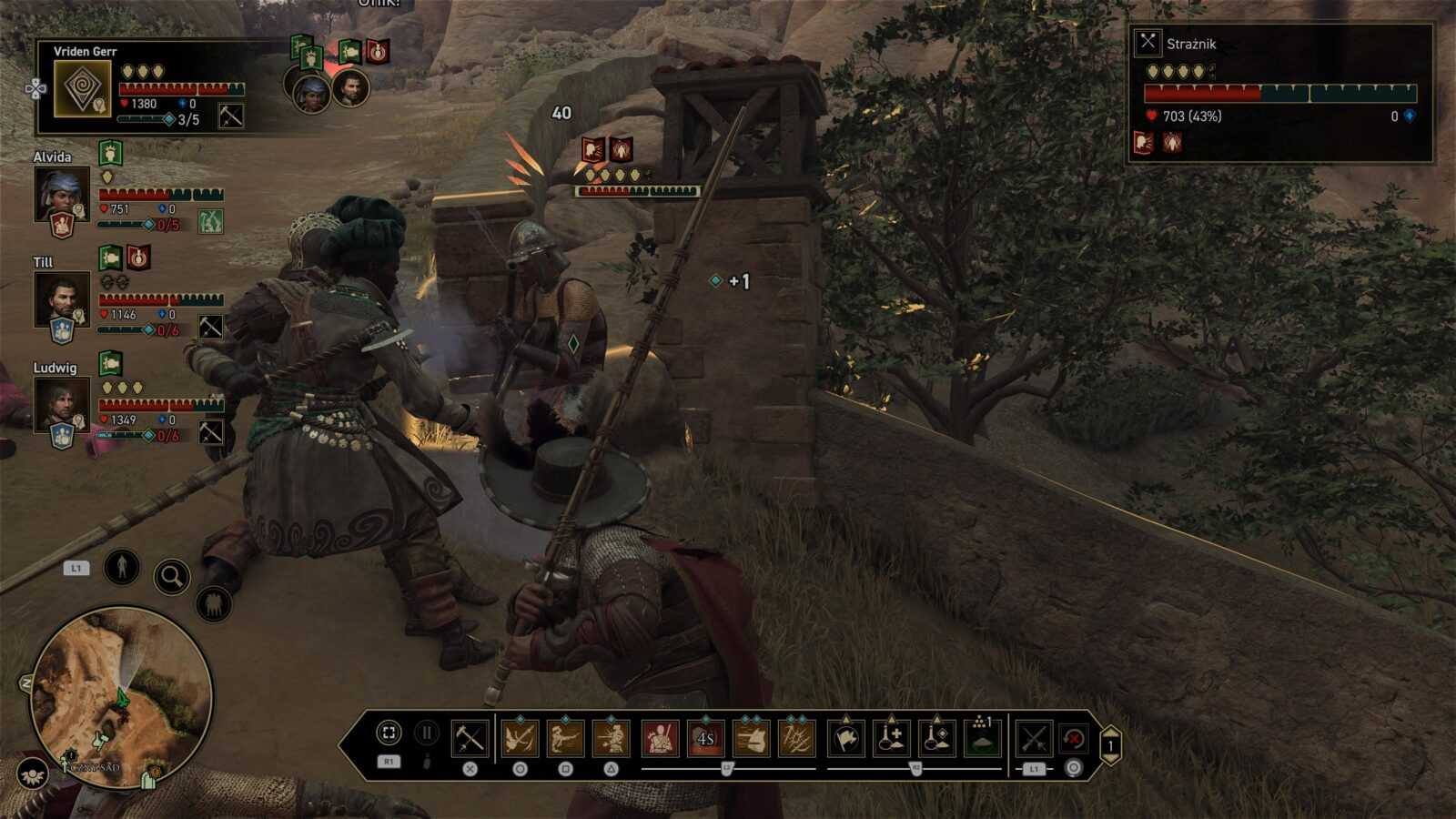This screenshot has height=819, width=1456.
Task: Select Till's party portrait
Action: [x=62, y=299]
